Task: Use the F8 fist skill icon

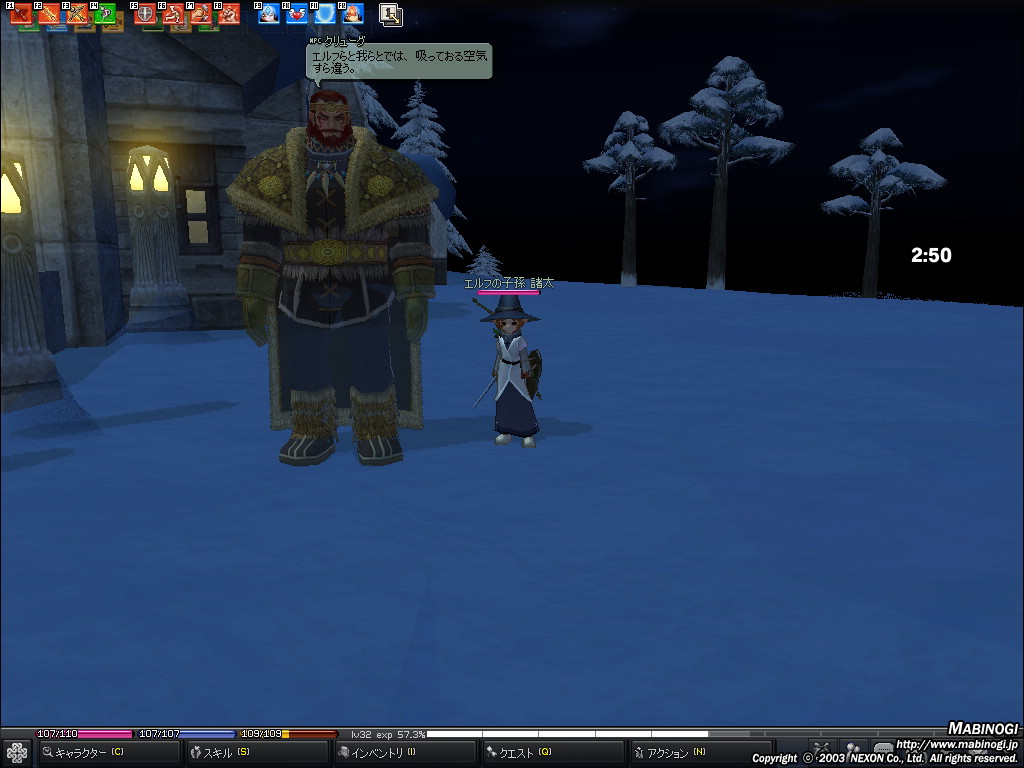Action: 229,15
